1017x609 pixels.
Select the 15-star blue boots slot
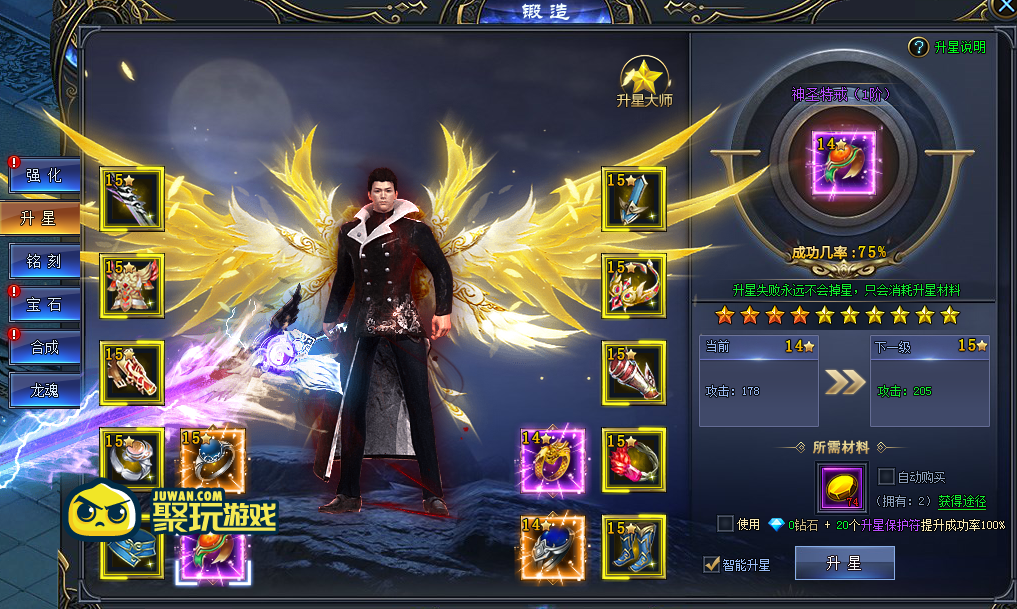tap(634, 547)
